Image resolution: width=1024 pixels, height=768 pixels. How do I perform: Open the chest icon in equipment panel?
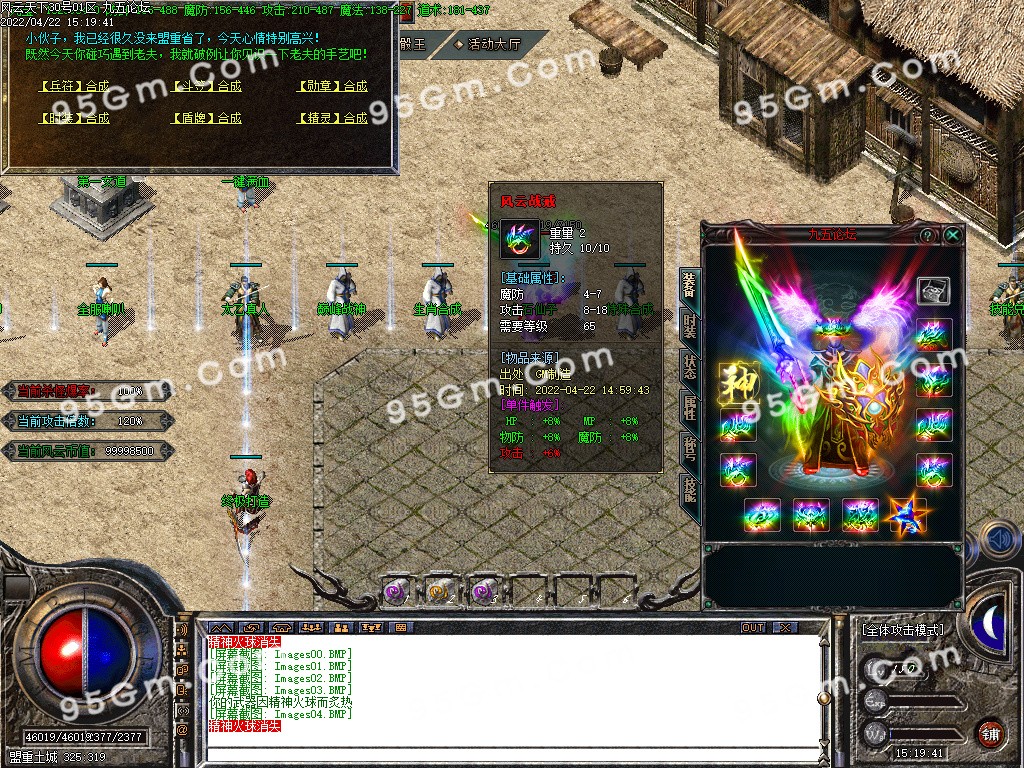[x=933, y=291]
